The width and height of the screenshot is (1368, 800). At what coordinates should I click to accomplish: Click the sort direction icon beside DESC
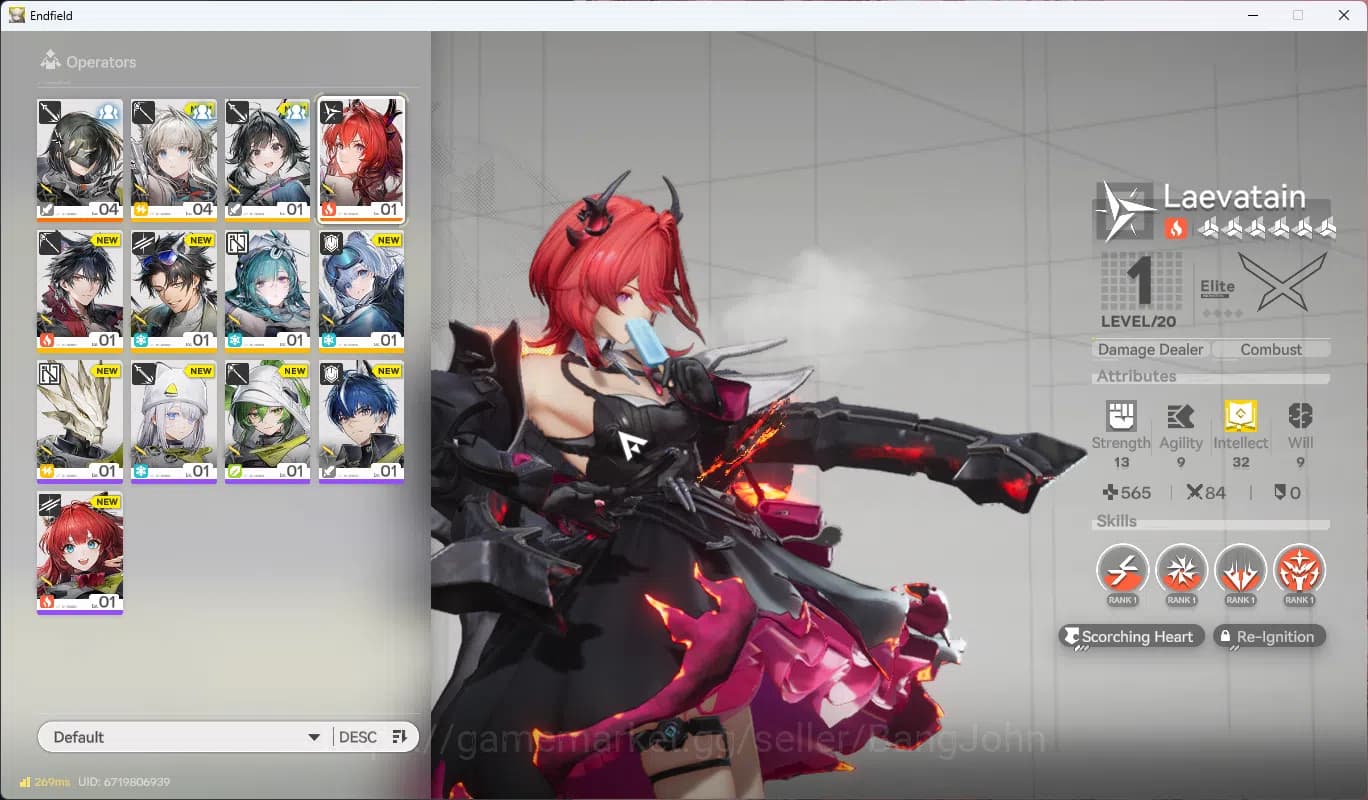click(397, 736)
